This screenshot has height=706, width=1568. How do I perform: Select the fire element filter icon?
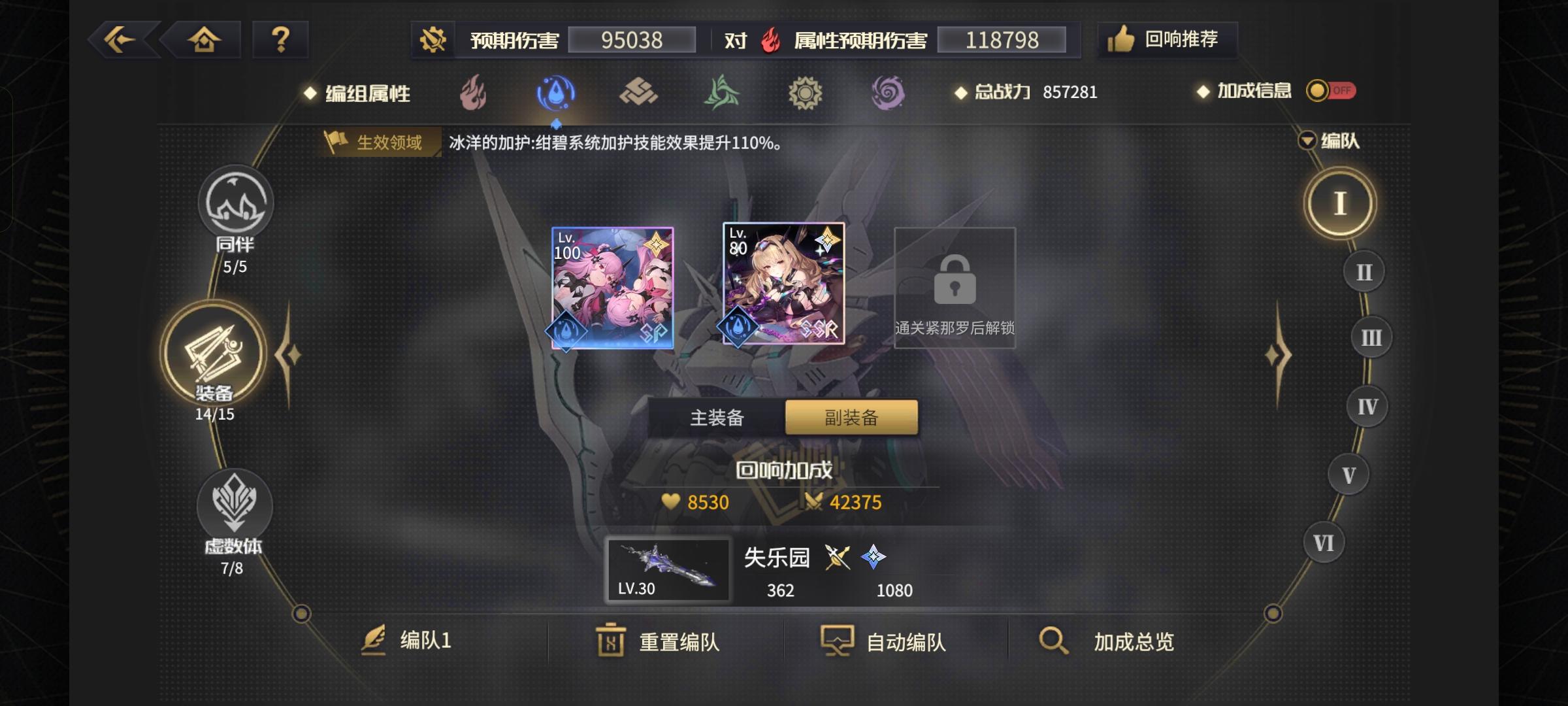pos(472,93)
